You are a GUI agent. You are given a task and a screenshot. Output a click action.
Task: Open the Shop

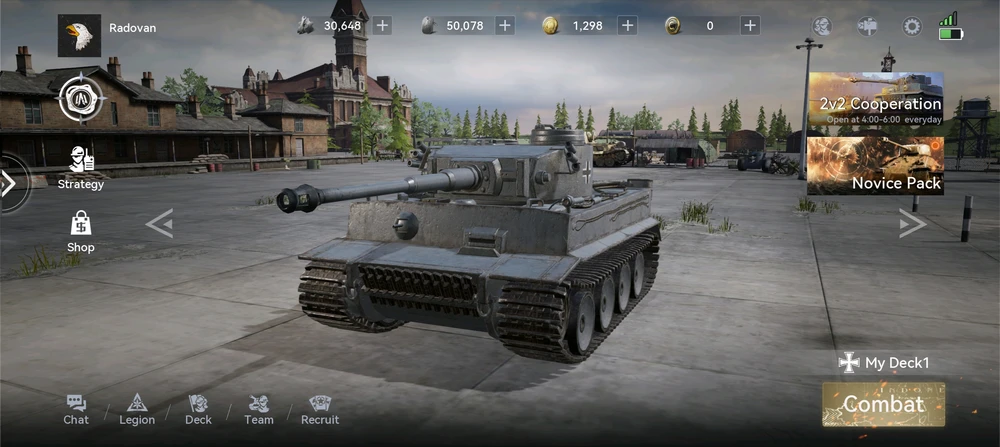coord(81,232)
